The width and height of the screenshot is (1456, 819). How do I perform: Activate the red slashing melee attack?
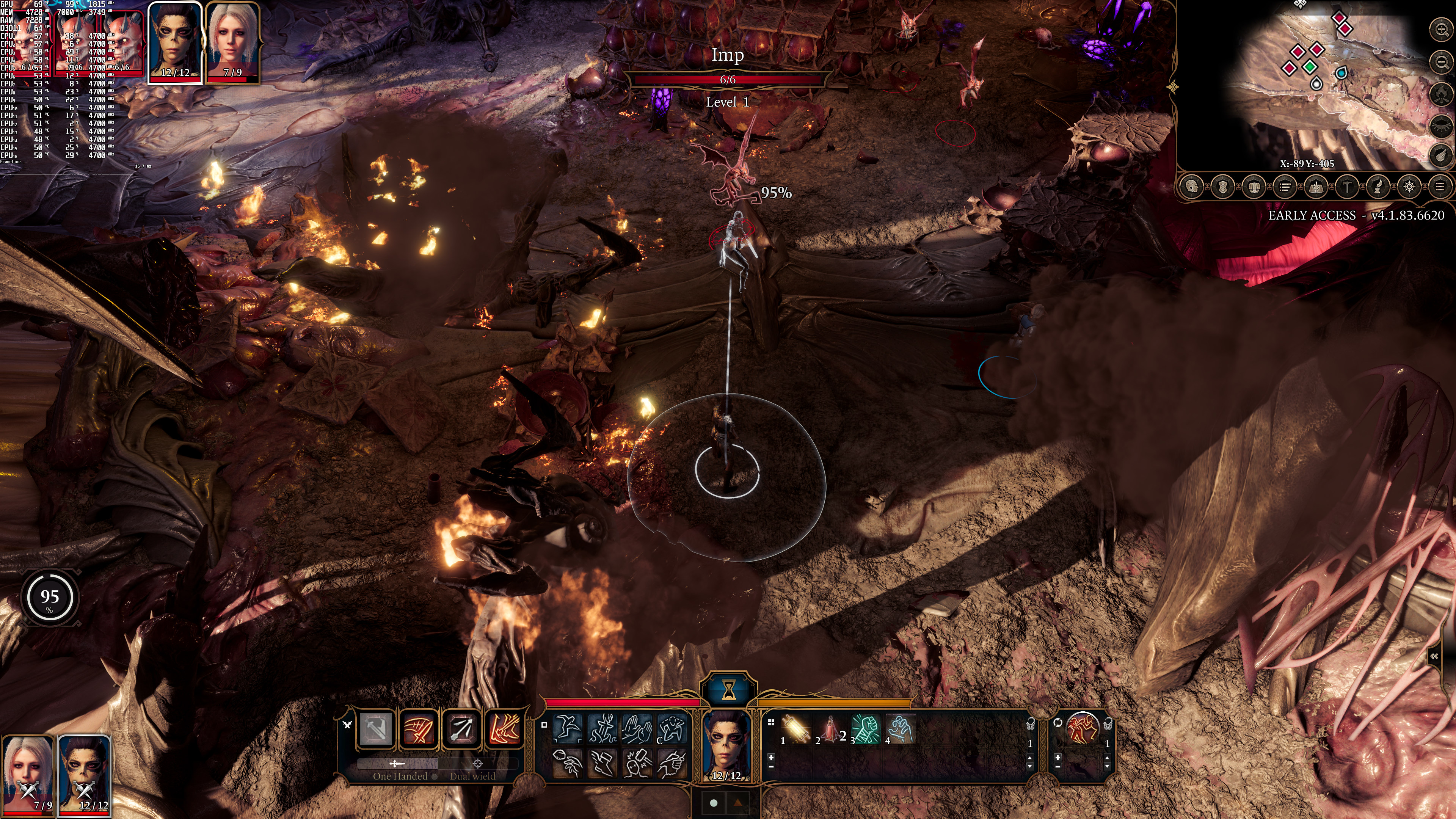click(x=418, y=728)
